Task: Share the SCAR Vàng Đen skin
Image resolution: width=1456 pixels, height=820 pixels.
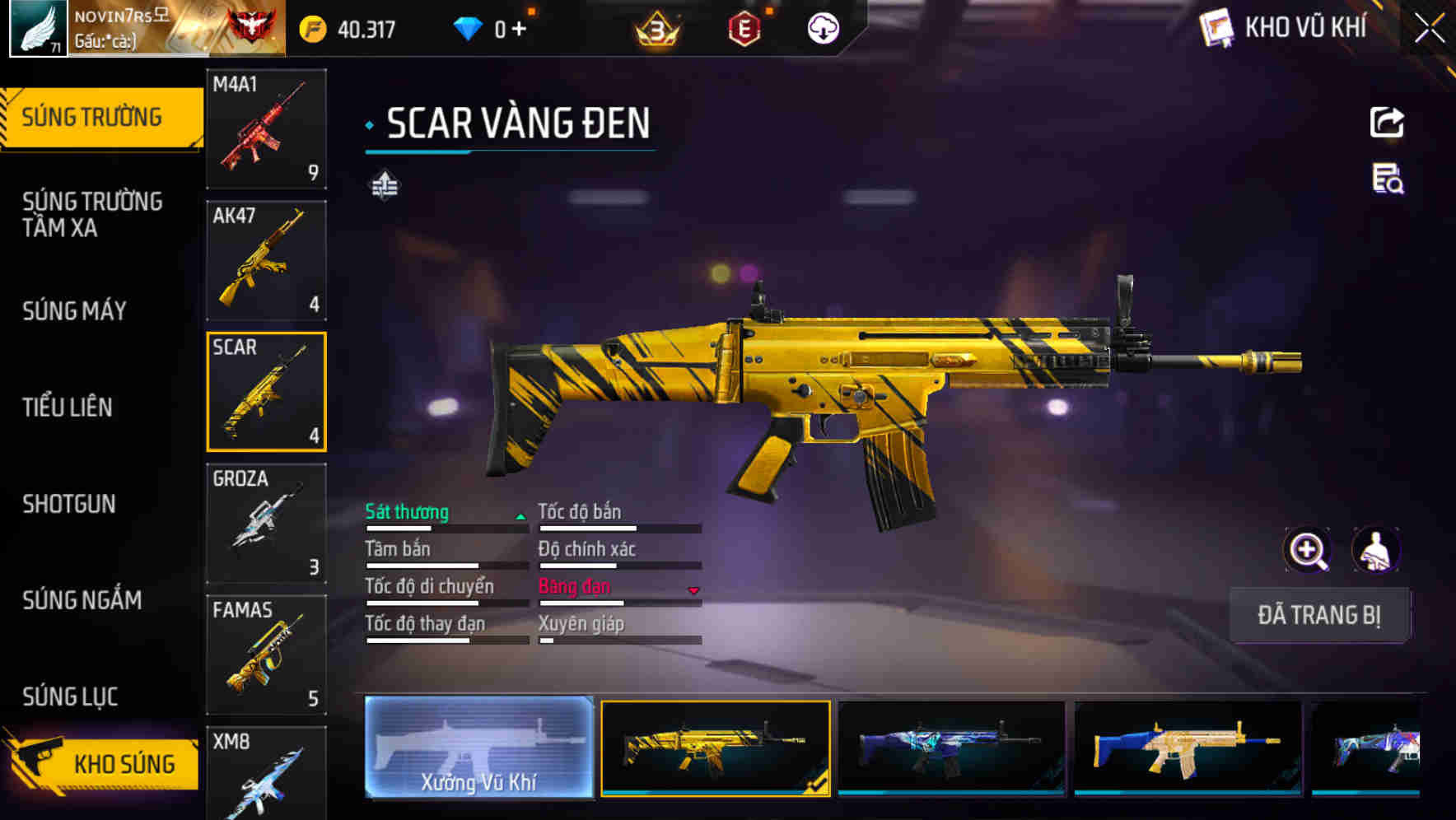Action: [x=1387, y=123]
